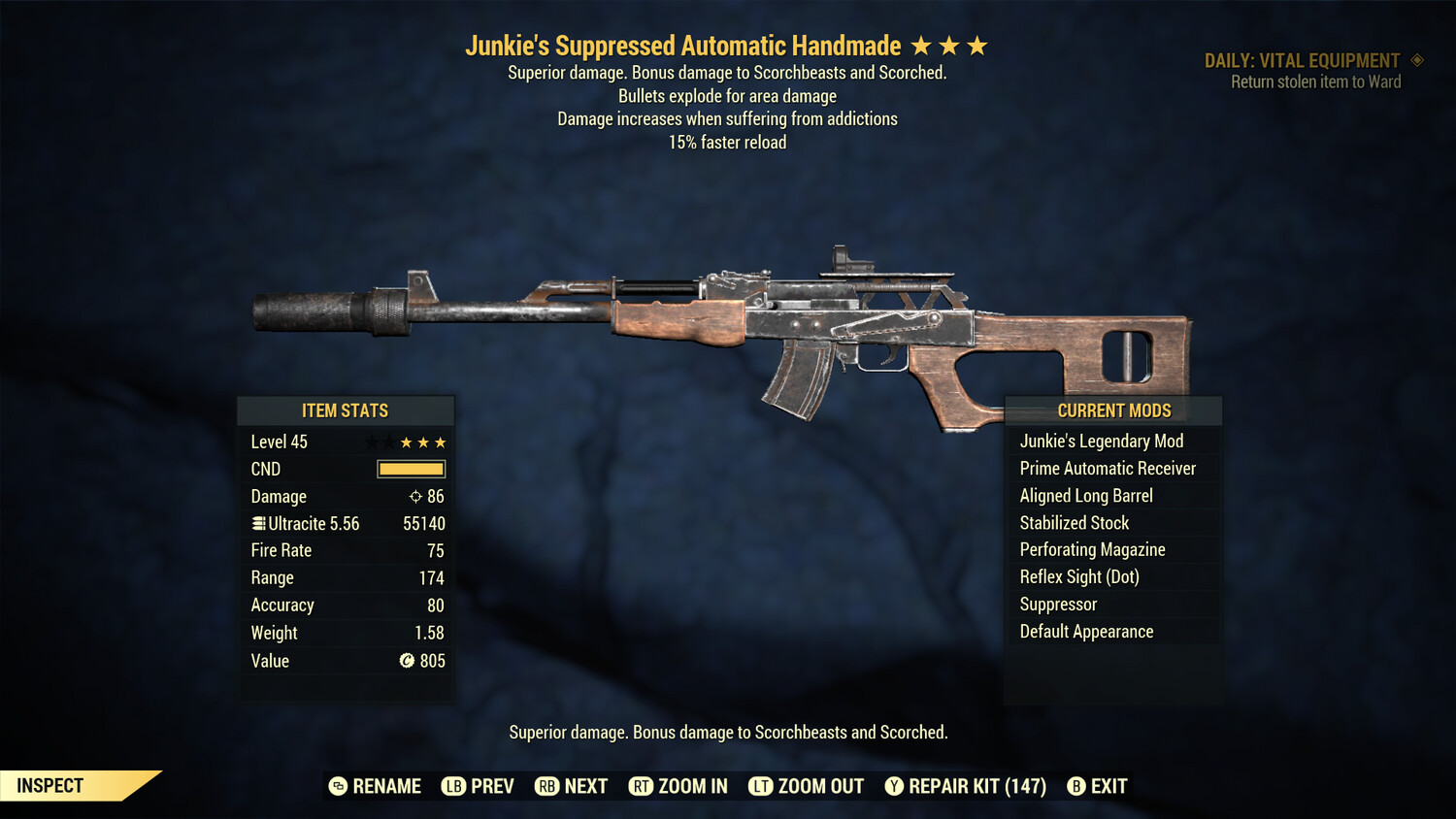Click the LT Zoom Out button glyph icon

coord(763,786)
